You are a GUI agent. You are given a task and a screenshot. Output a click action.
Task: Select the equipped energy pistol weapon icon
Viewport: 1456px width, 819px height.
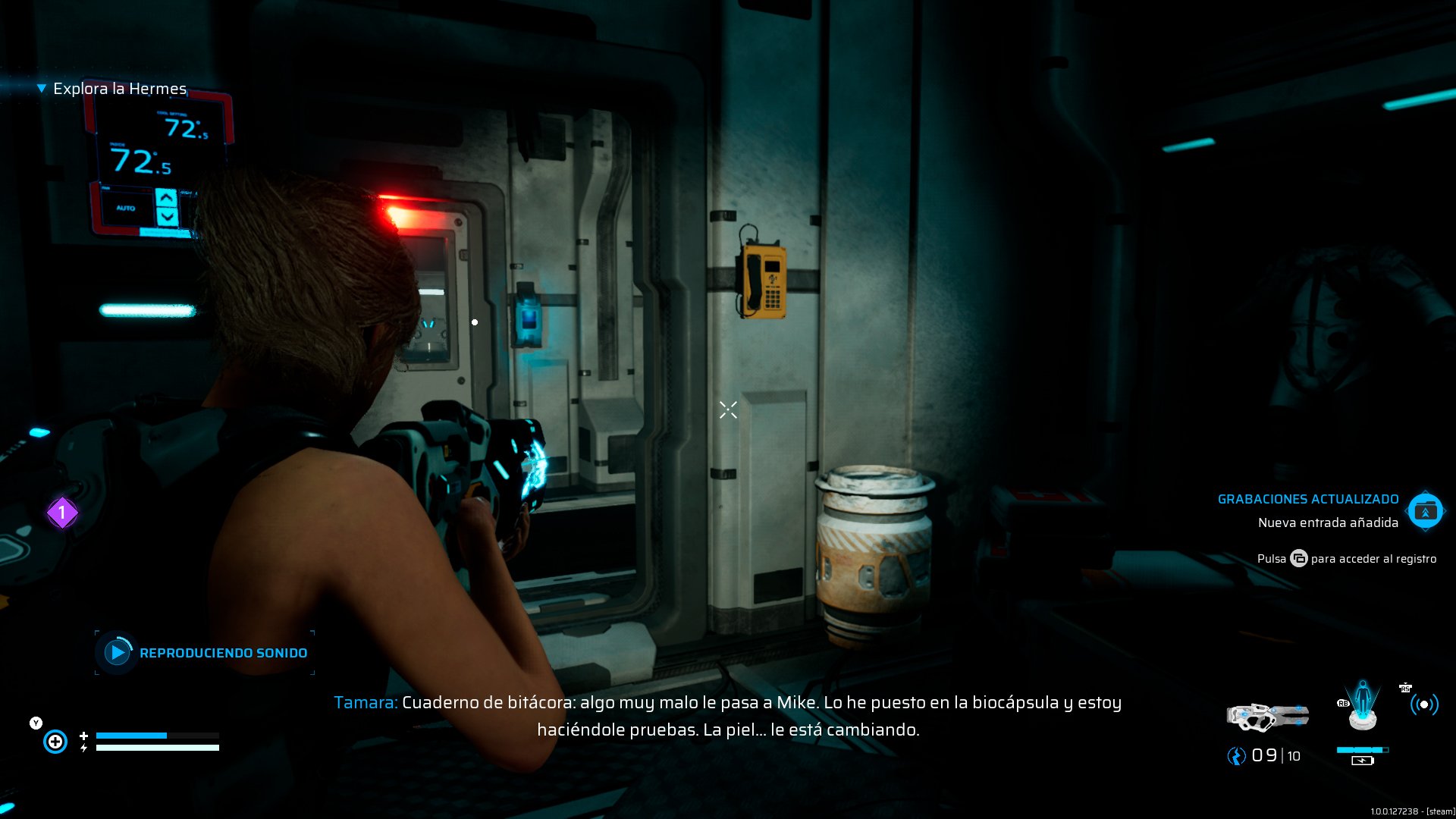click(1266, 717)
